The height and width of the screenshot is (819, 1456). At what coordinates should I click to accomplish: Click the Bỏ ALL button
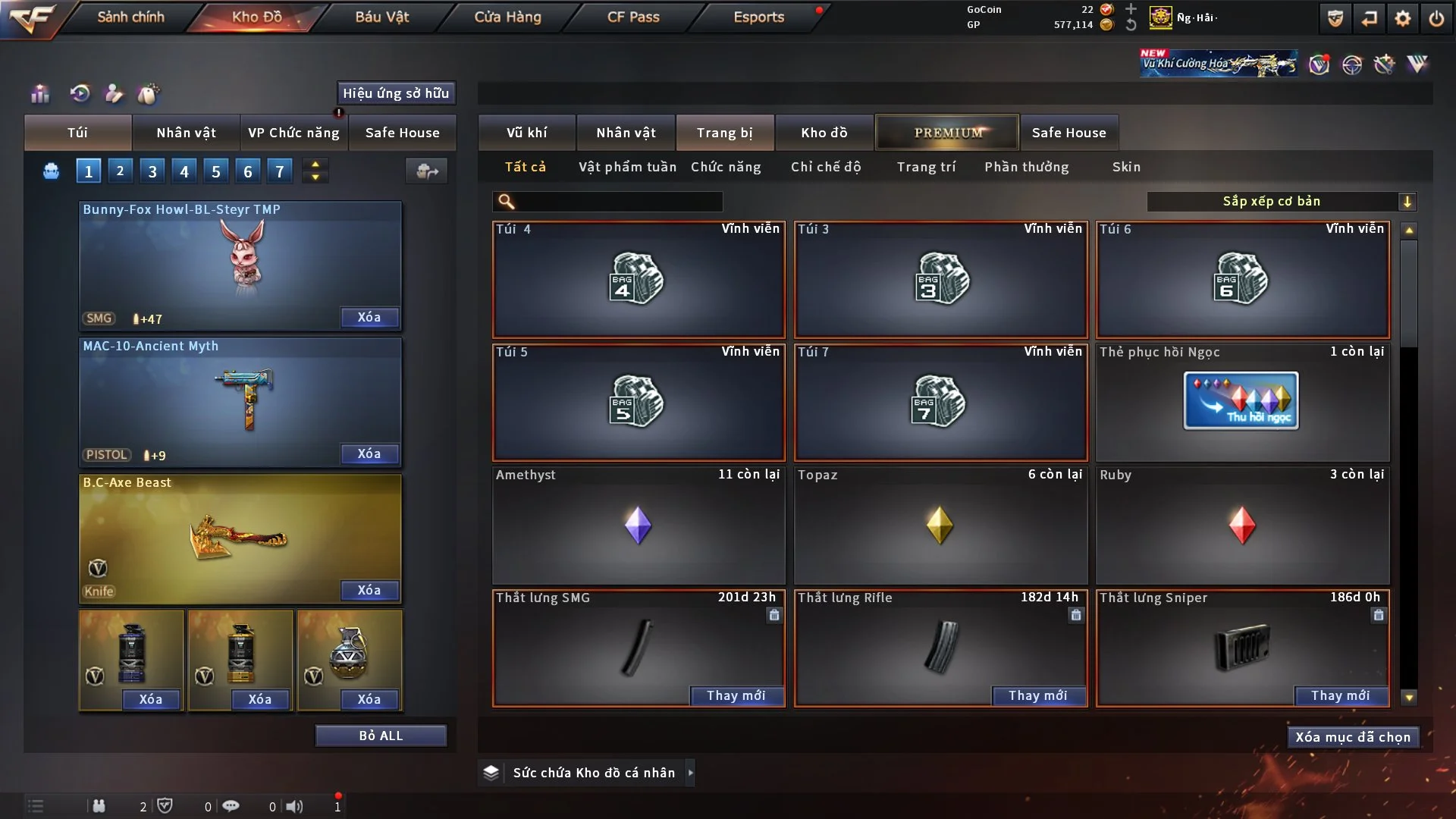point(381,736)
